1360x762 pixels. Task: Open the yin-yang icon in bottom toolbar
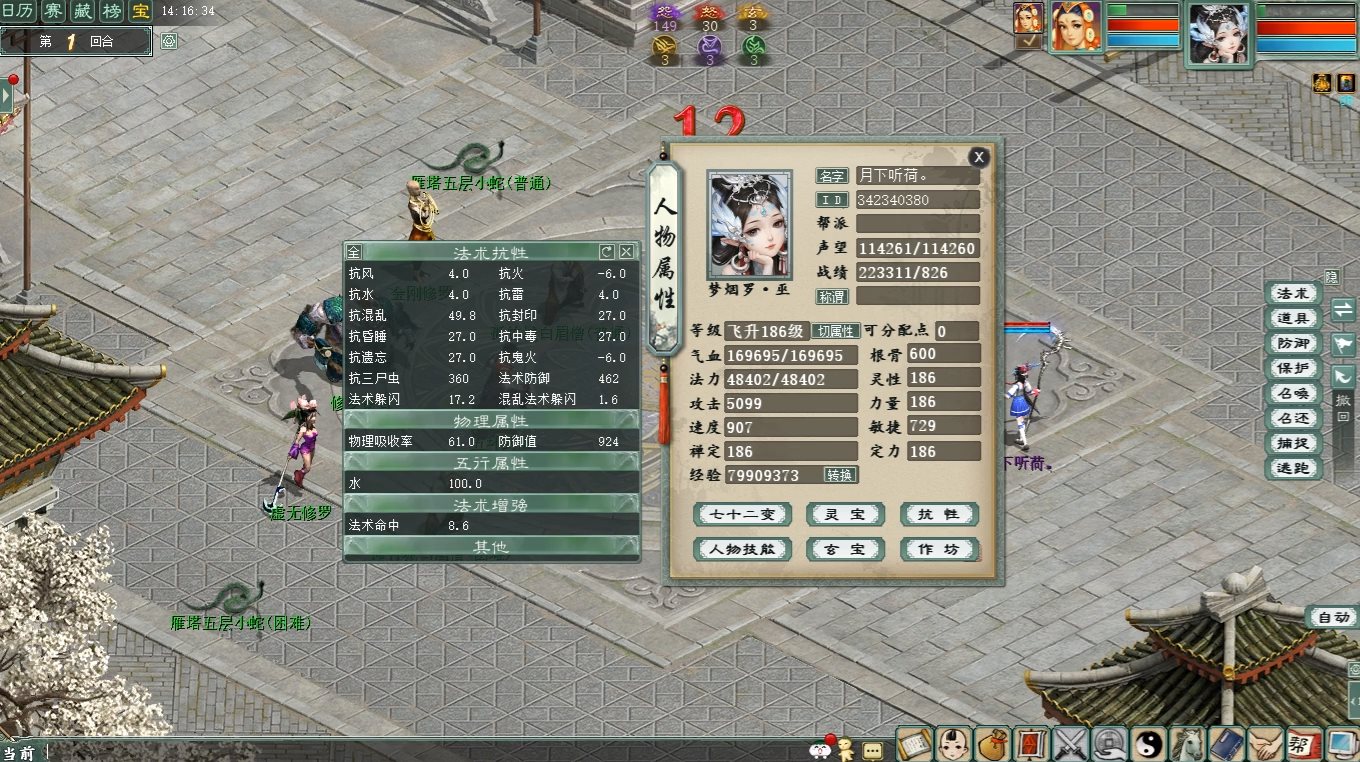(x=1149, y=744)
